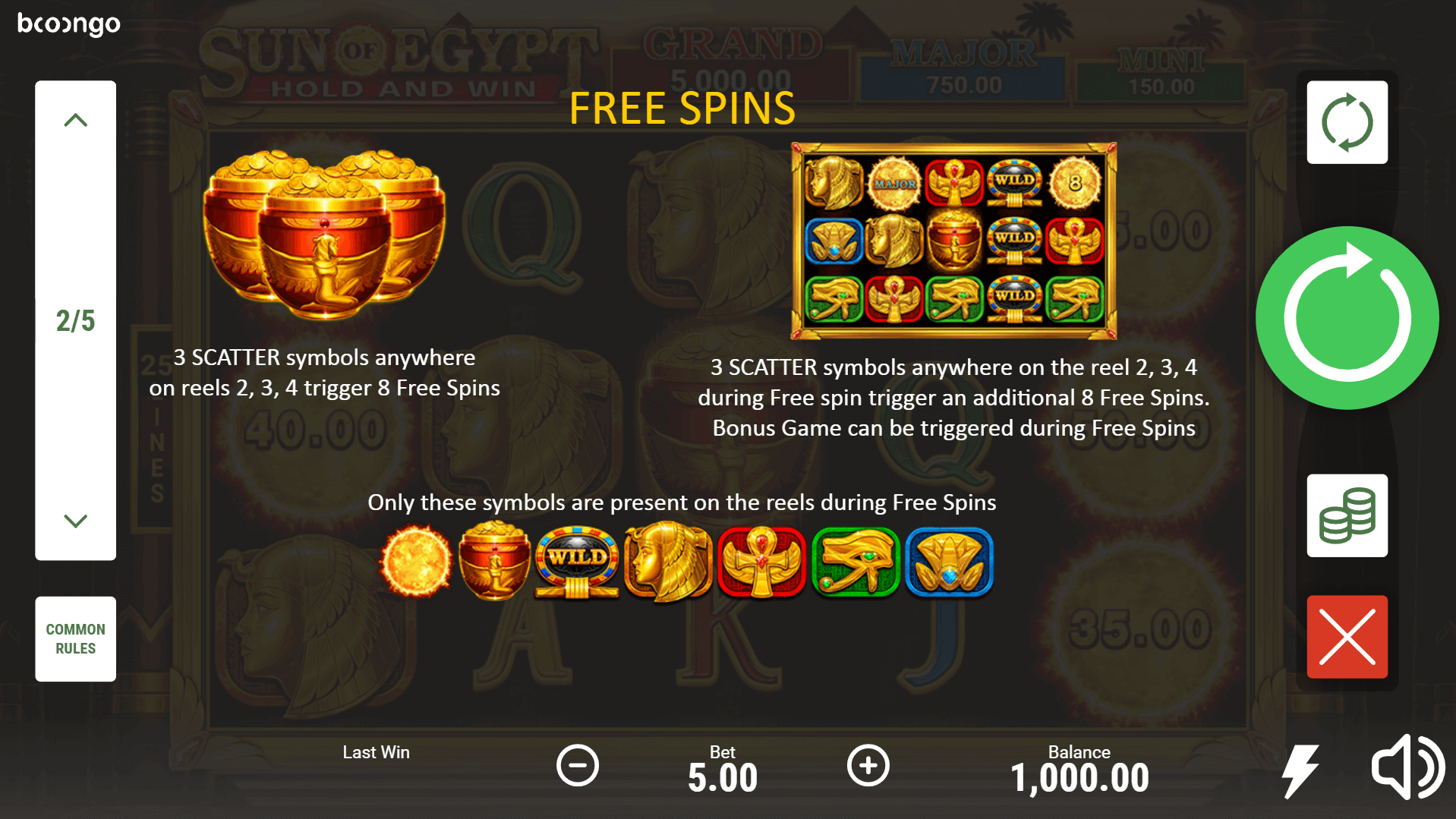Decrease the bet with the minus button
The image size is (1456, 819).
click(577, 765)
